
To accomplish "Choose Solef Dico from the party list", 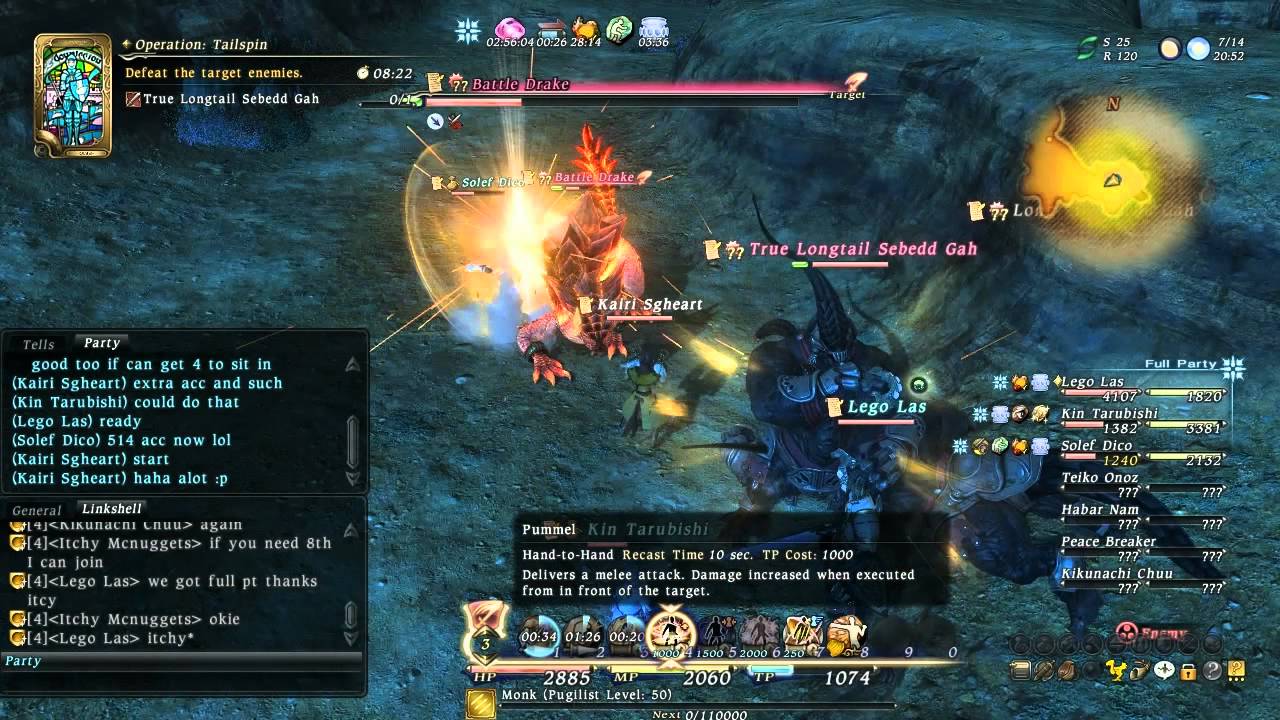I will pyautogui.click(x=1096, y=445).
